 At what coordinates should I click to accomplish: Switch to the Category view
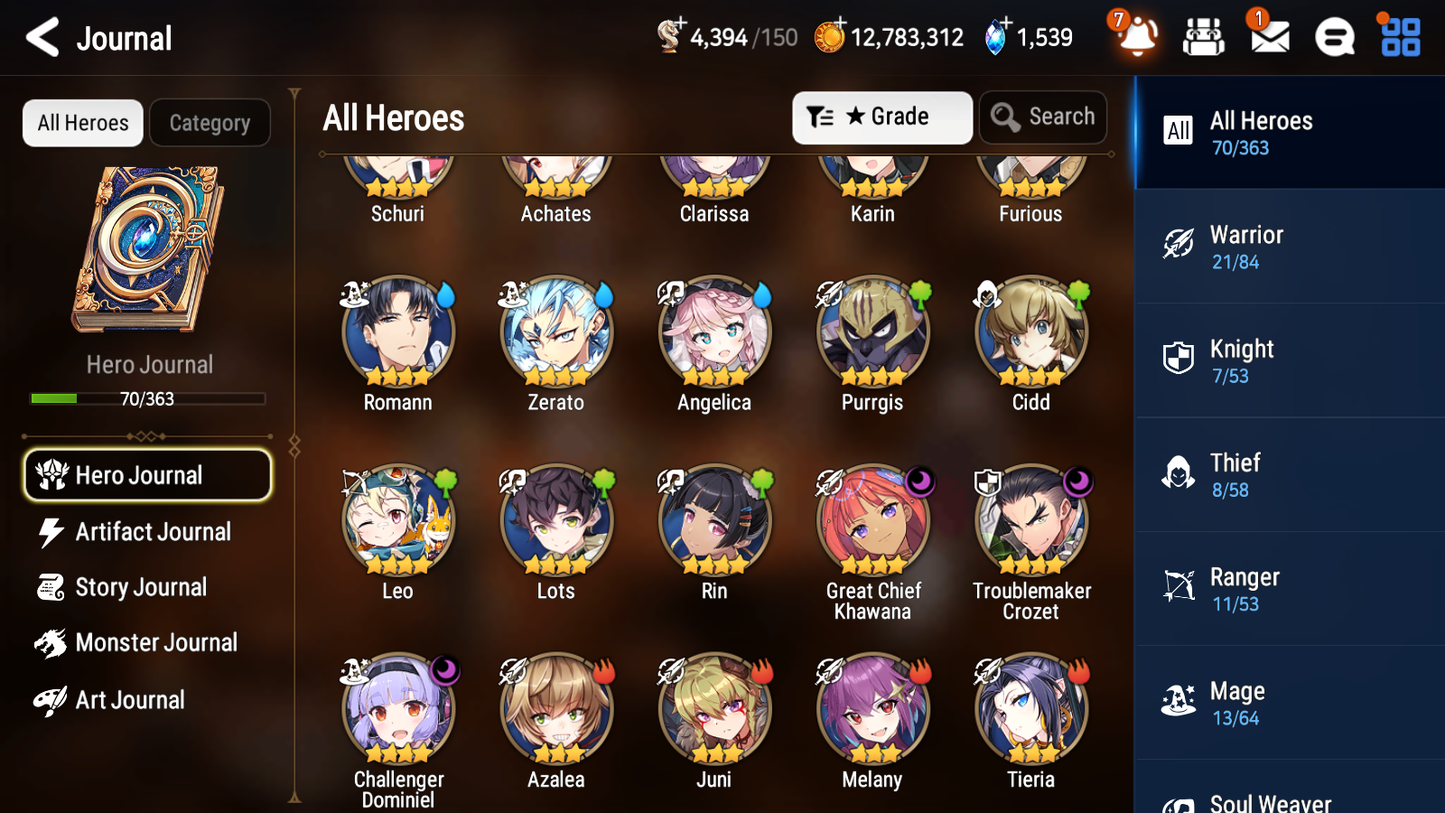tap(210, 122)
